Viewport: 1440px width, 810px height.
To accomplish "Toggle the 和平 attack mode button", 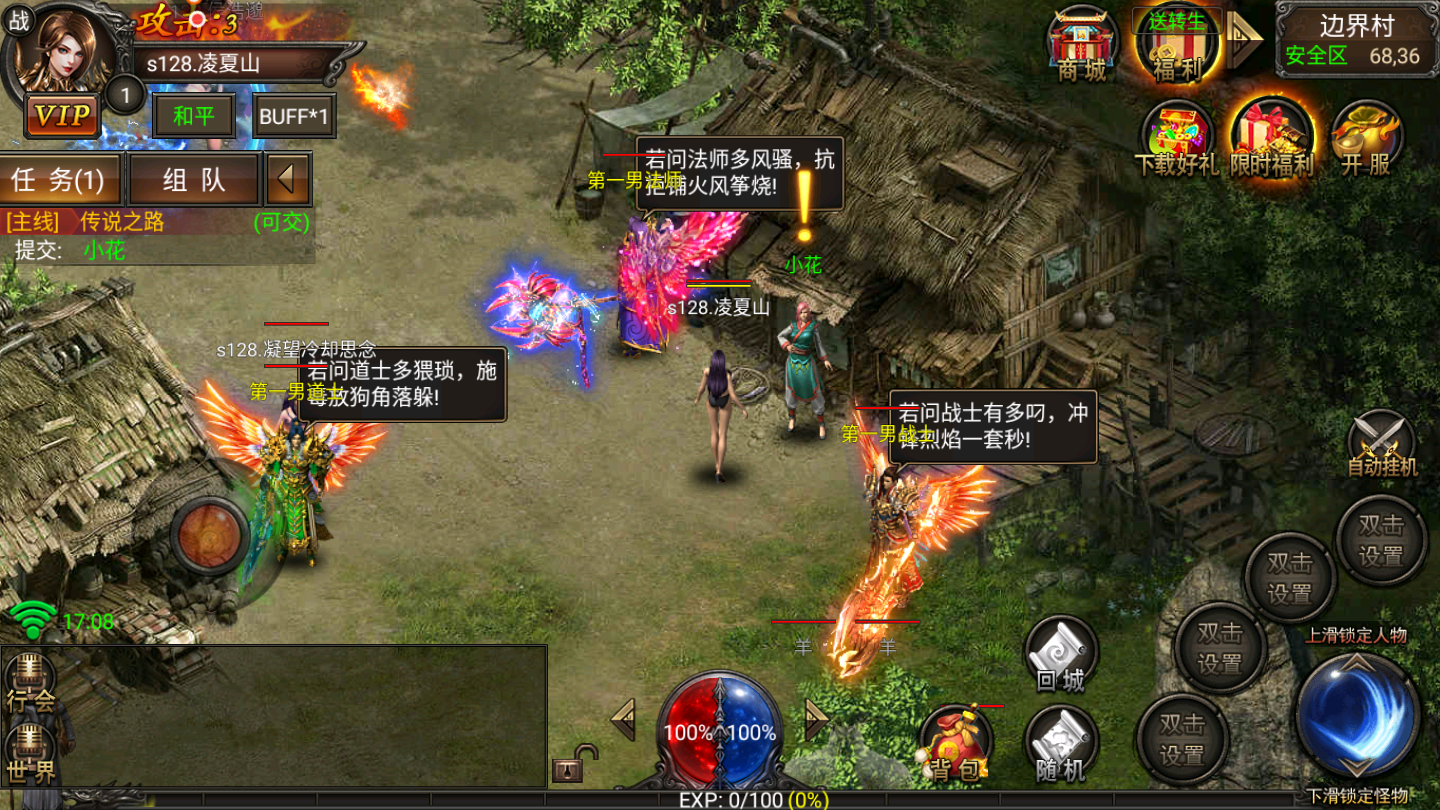I will [193, 116].
